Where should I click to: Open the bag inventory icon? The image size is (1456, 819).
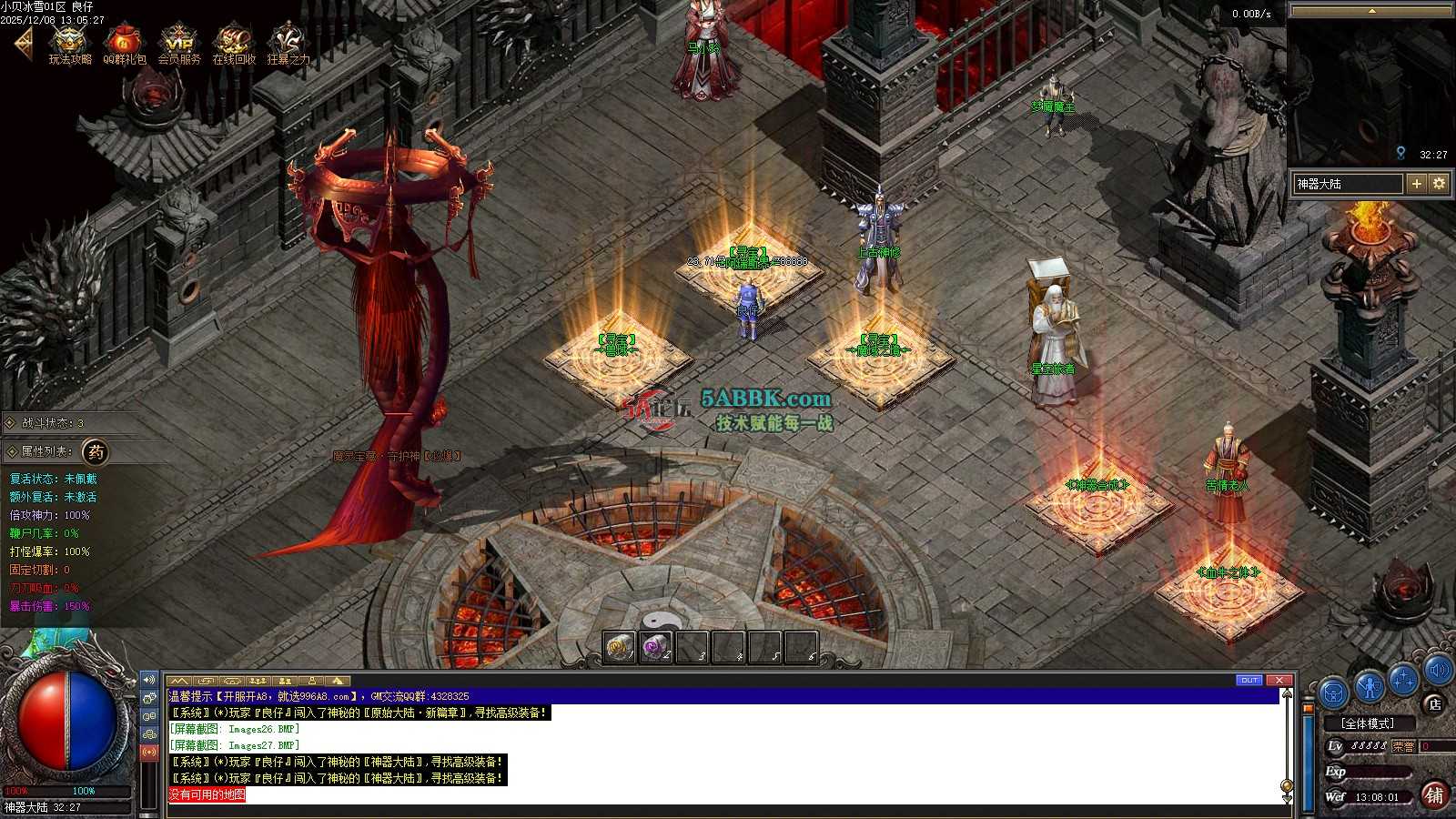tap(1334, 693)
